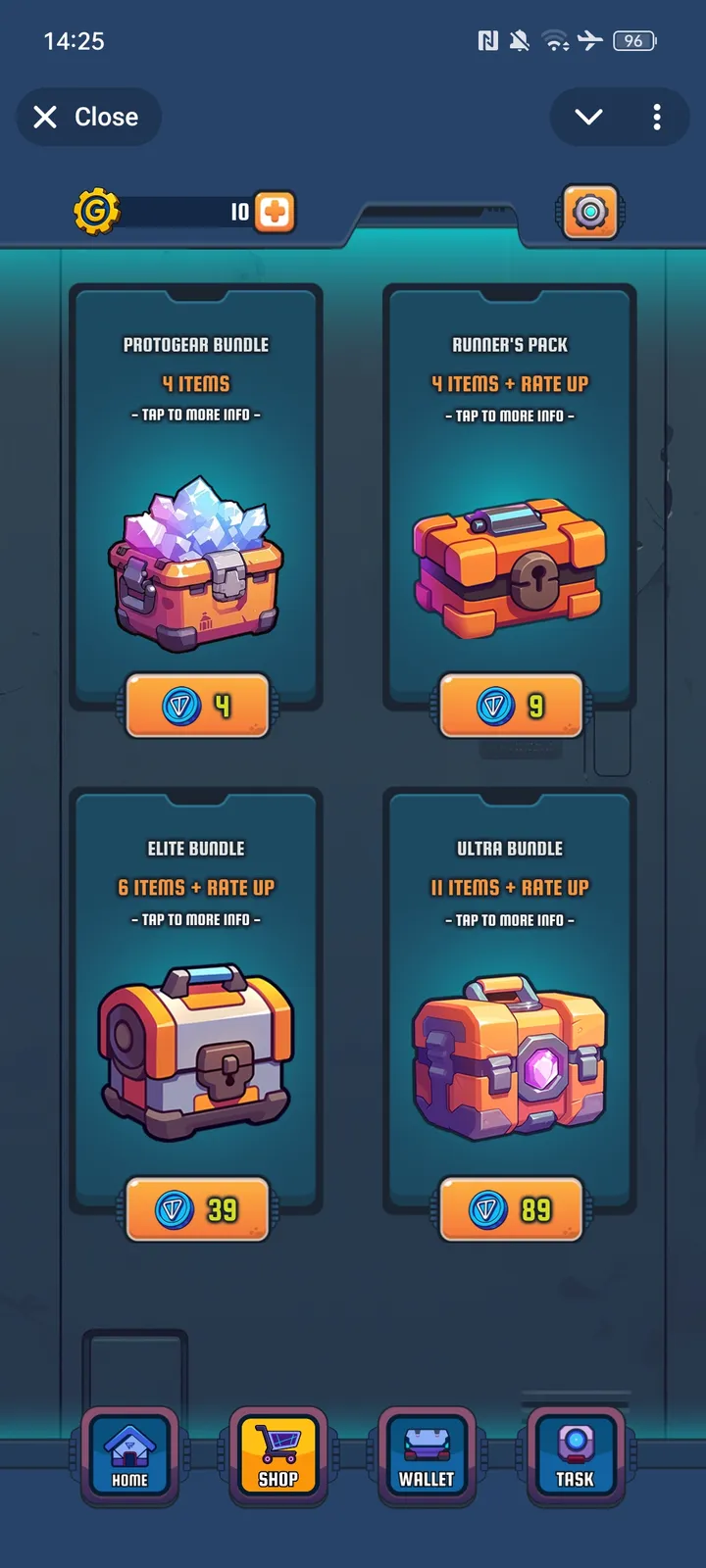Buy Elite Bundle for 39 TON

(x=197, y=1210)
